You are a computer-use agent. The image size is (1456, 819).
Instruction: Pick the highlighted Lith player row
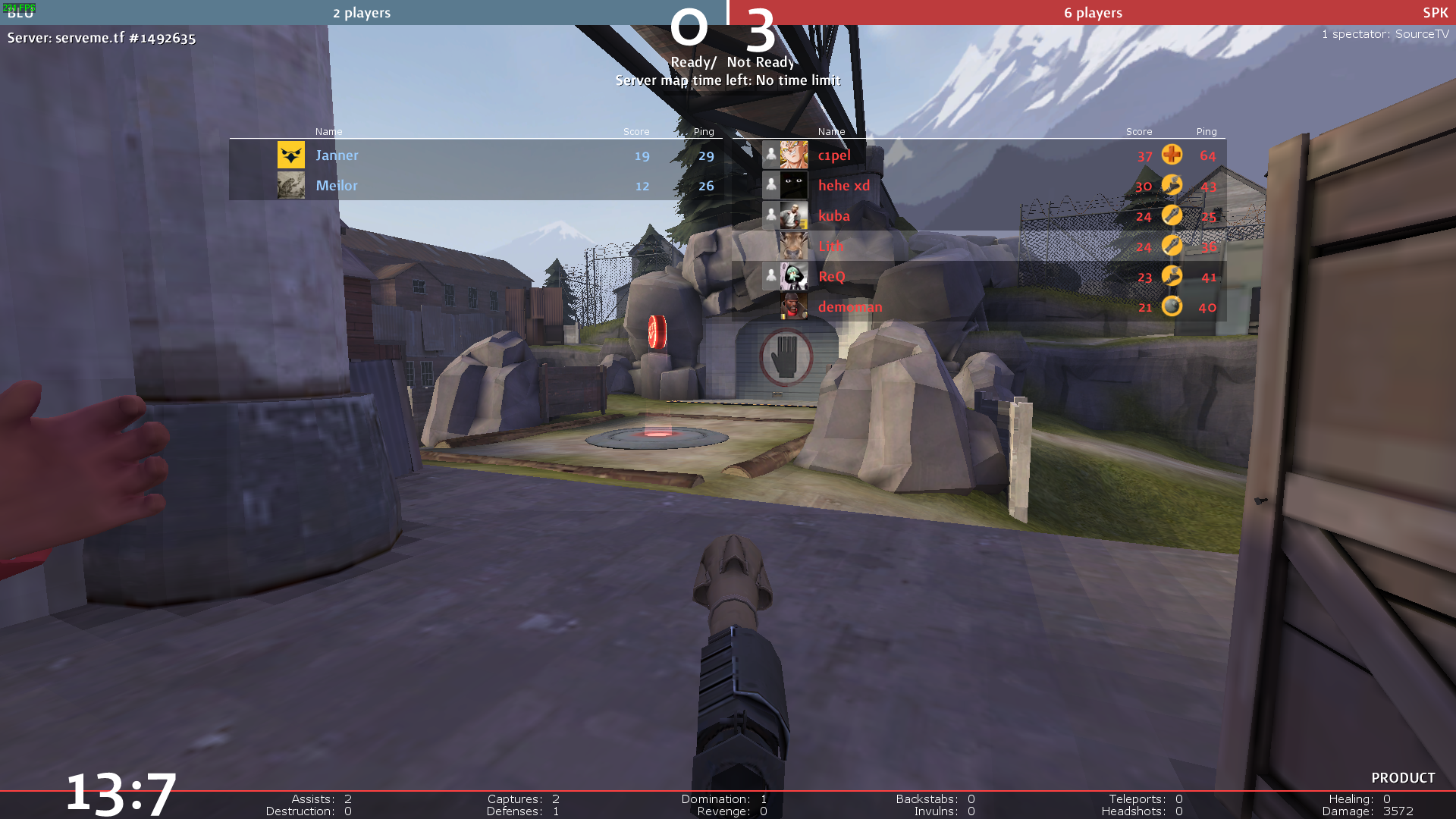(x=831, y=246)
